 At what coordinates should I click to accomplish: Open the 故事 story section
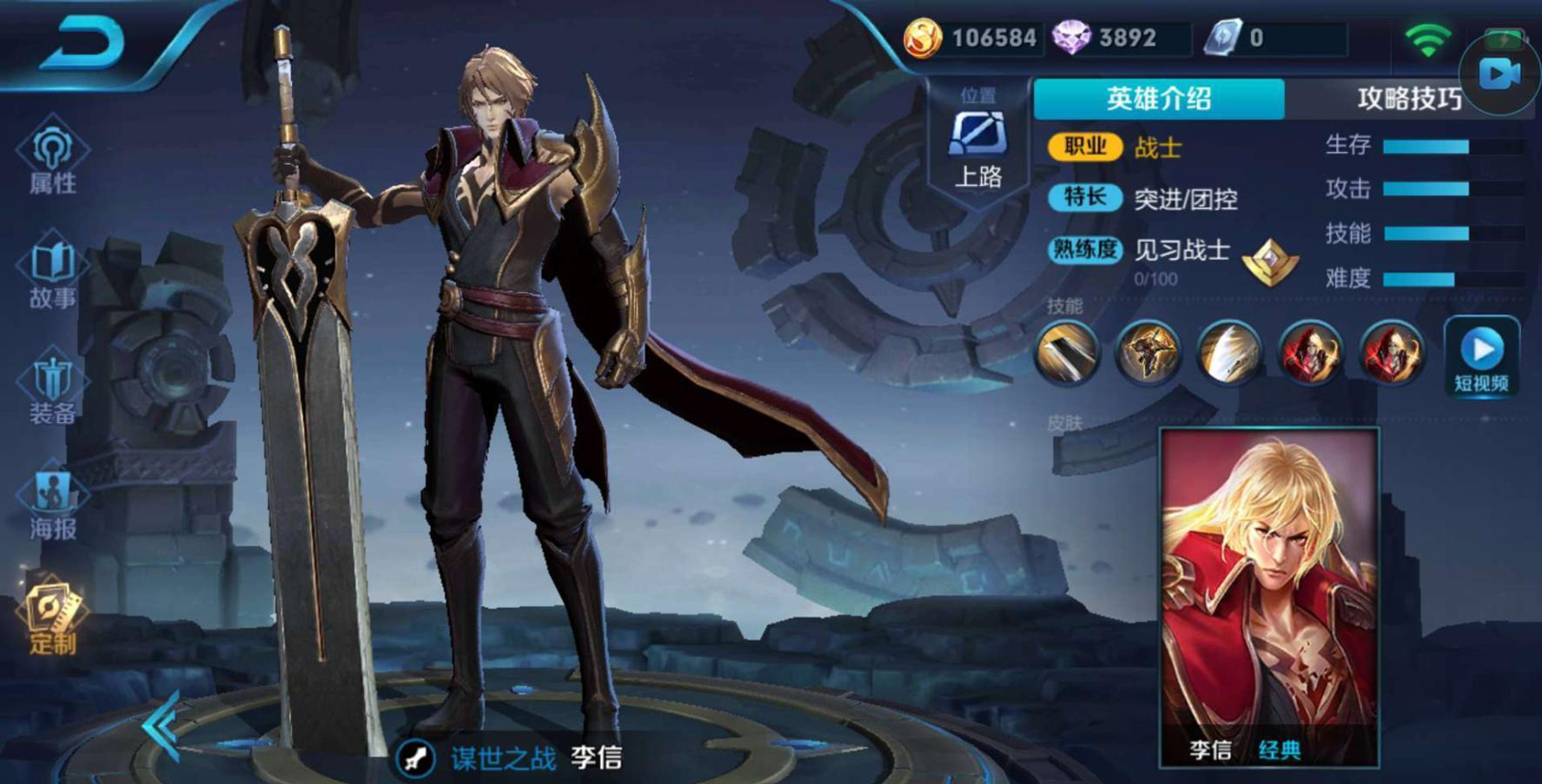(x=52, y=274)
